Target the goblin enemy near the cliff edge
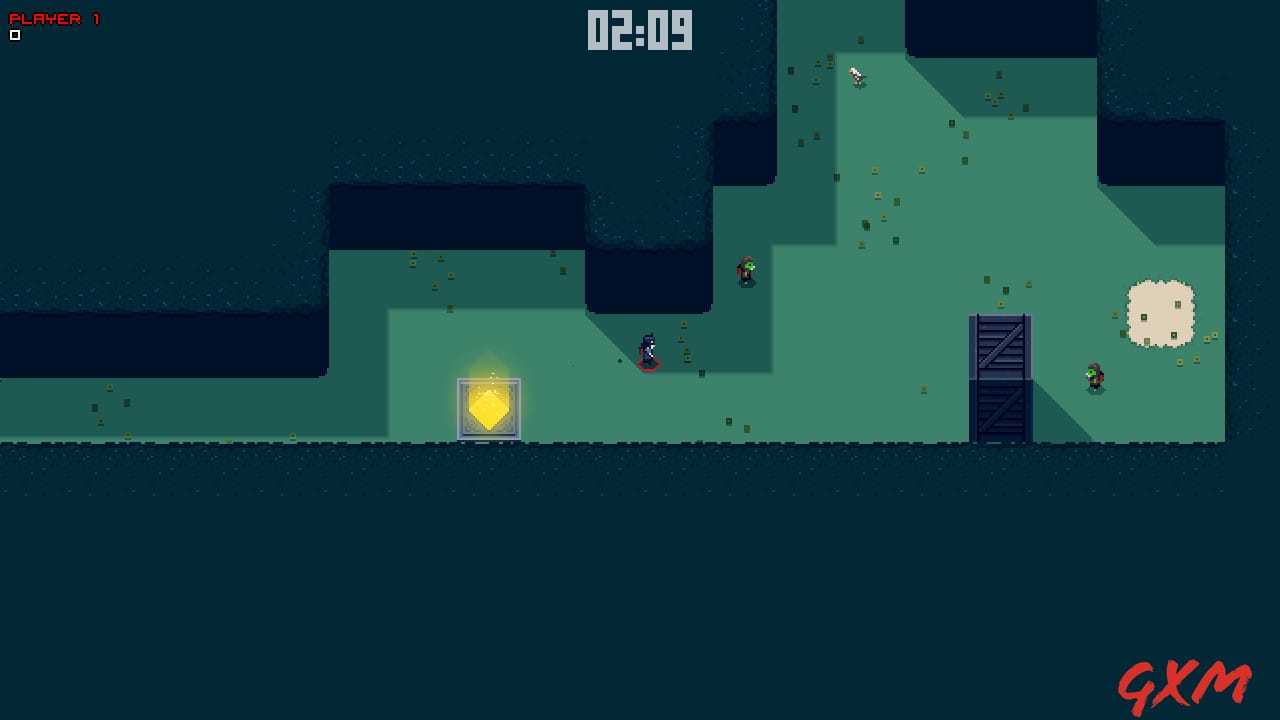 click(x=745, y=270)
